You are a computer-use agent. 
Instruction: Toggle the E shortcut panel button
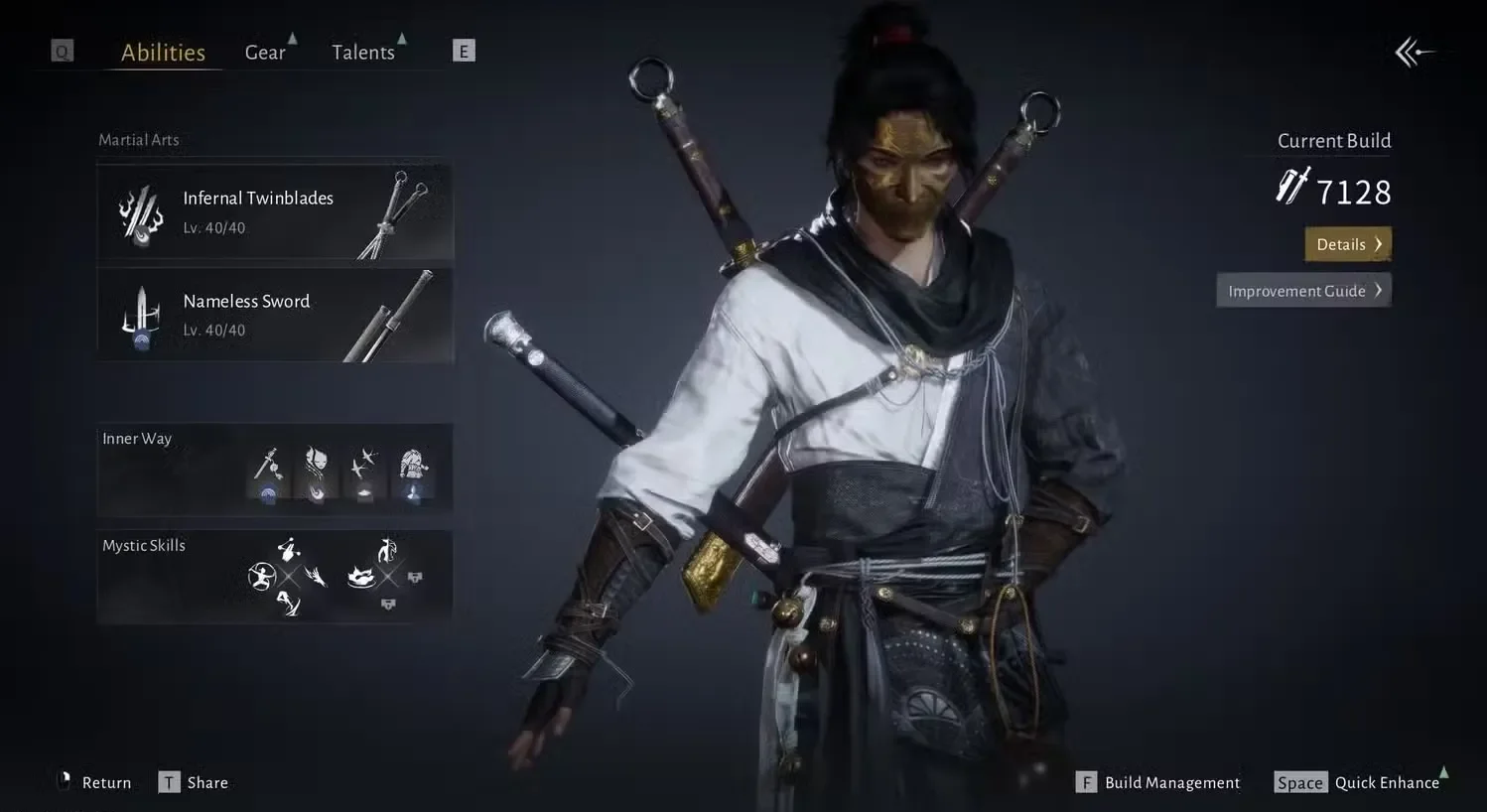tap(464, 50)
